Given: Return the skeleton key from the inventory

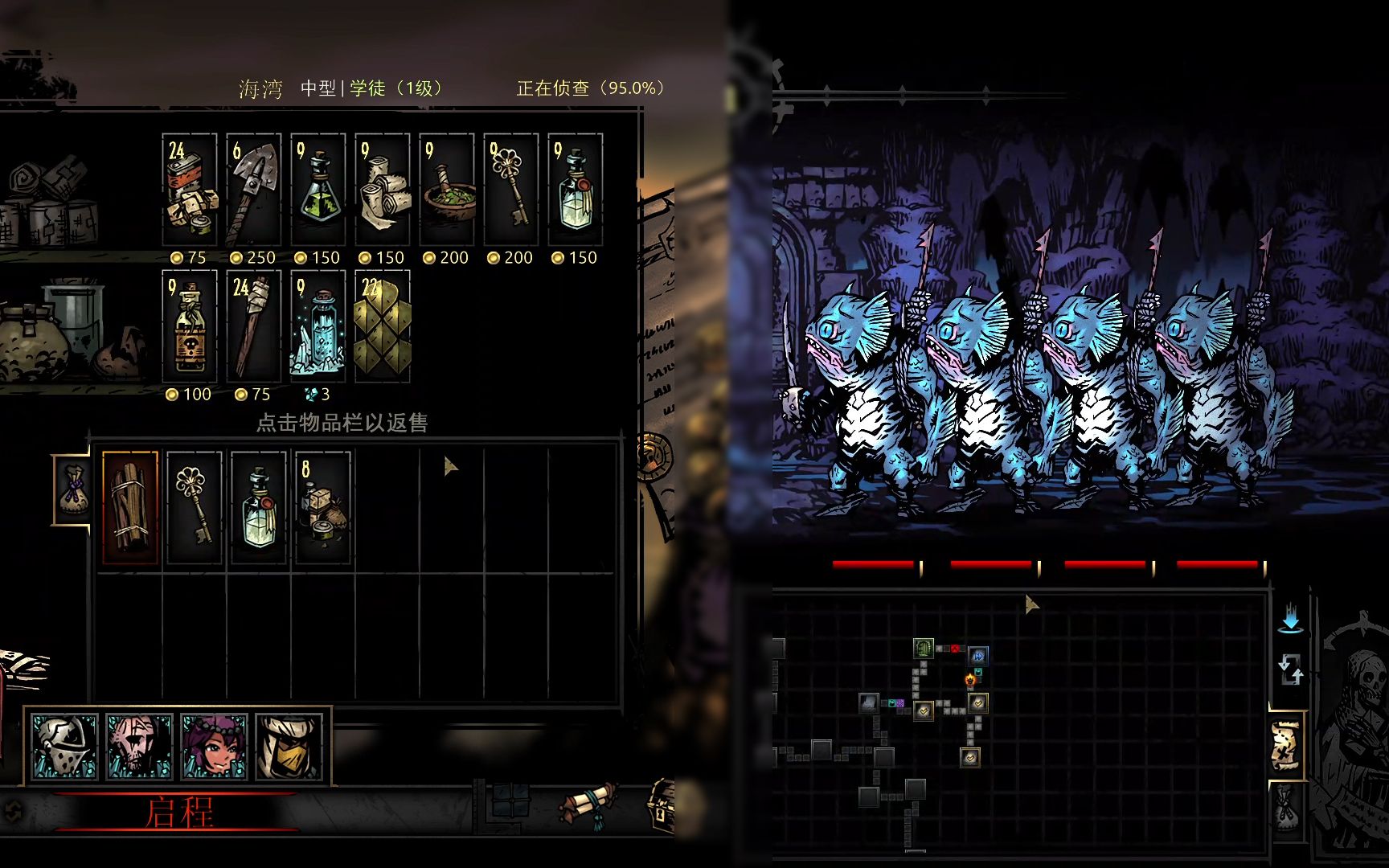Looking at the screenshot, I should coord(195,508).
